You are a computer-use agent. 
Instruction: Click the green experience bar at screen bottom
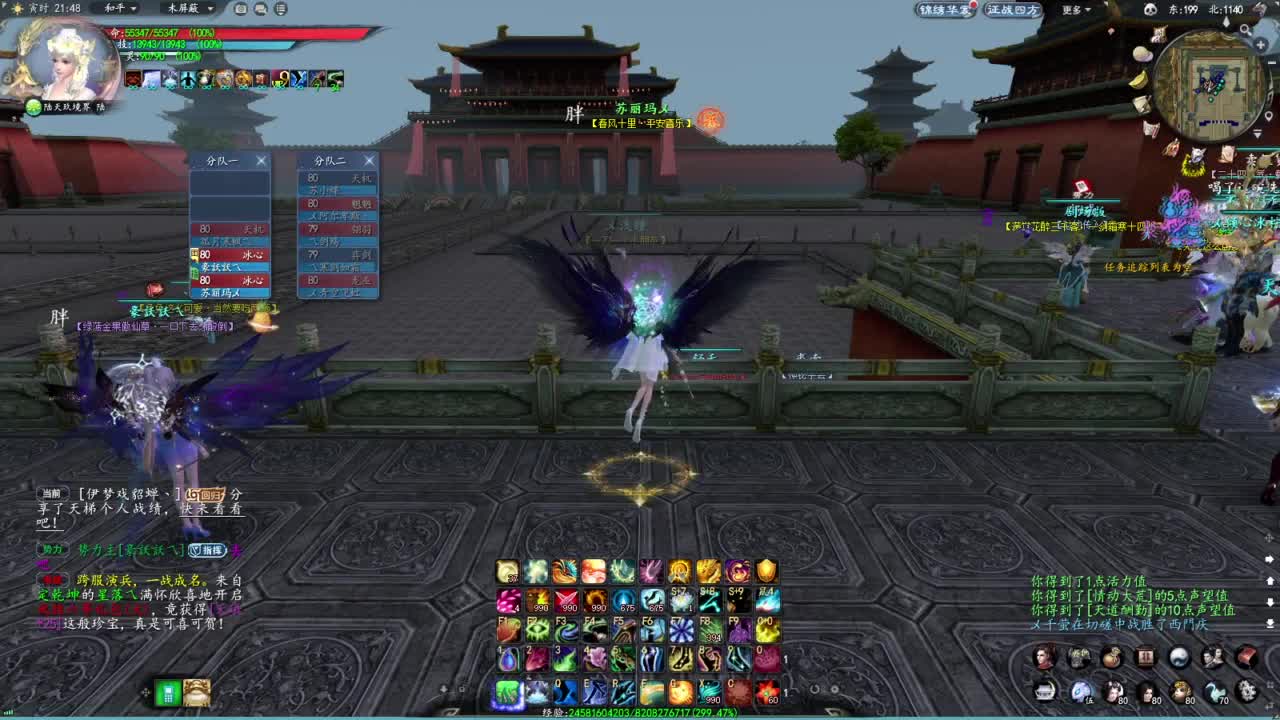click(640, 711)
